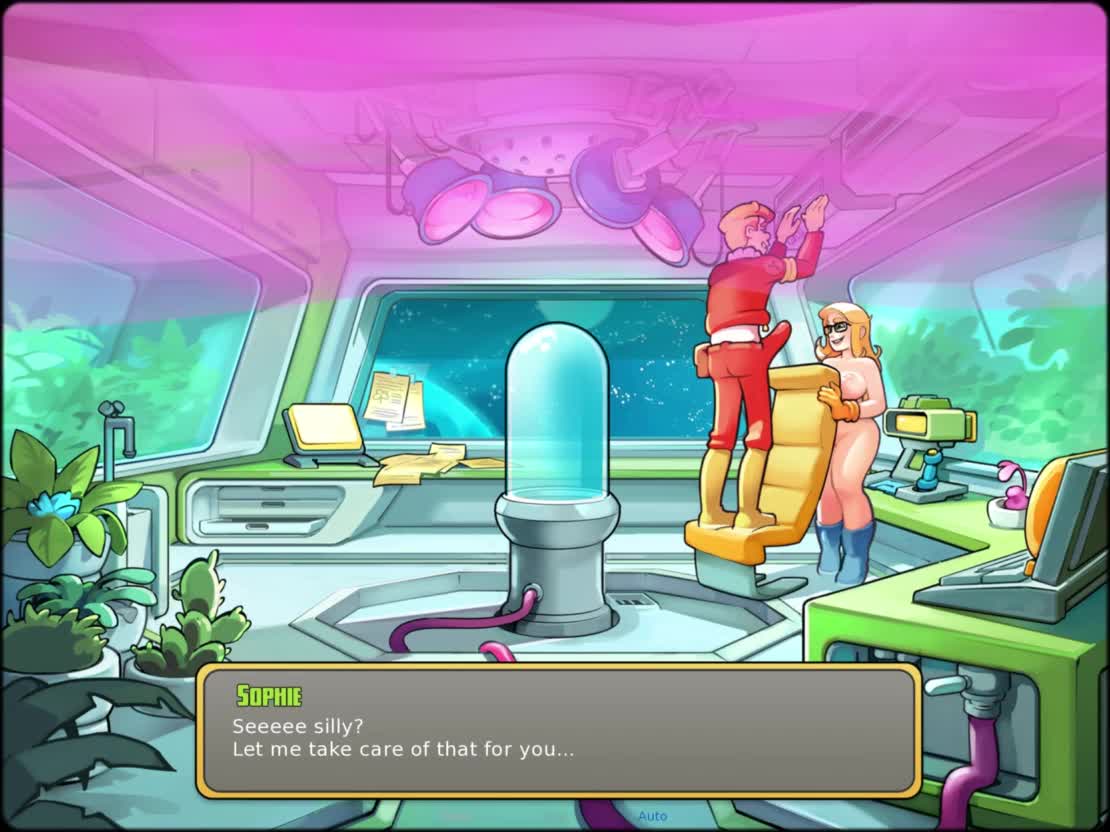The image size is (1110, 832).
Task: Advance Sophie's dialogue box
Action: tap(558, 731)
